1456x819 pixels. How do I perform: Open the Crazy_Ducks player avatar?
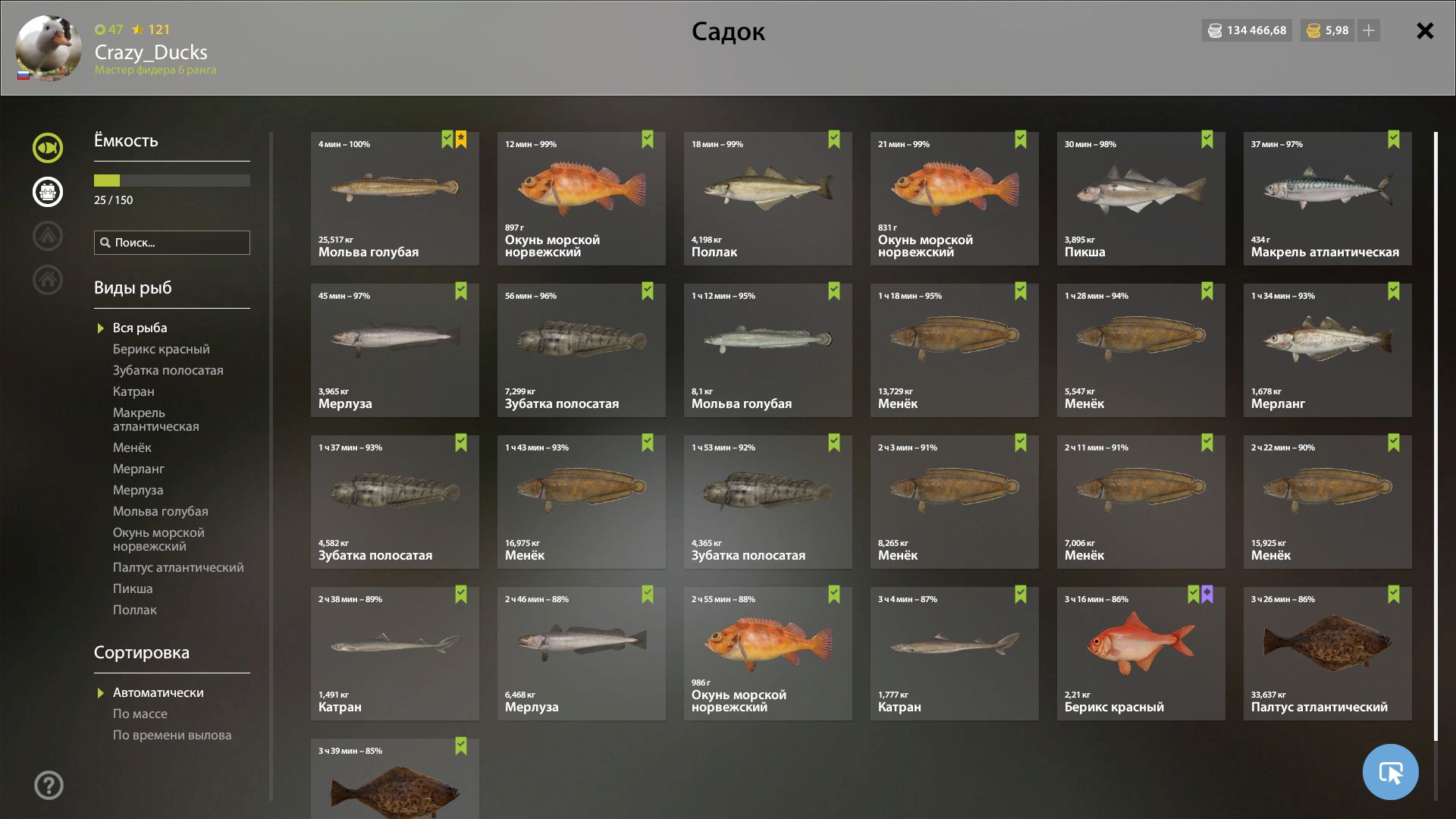point(49,48)
